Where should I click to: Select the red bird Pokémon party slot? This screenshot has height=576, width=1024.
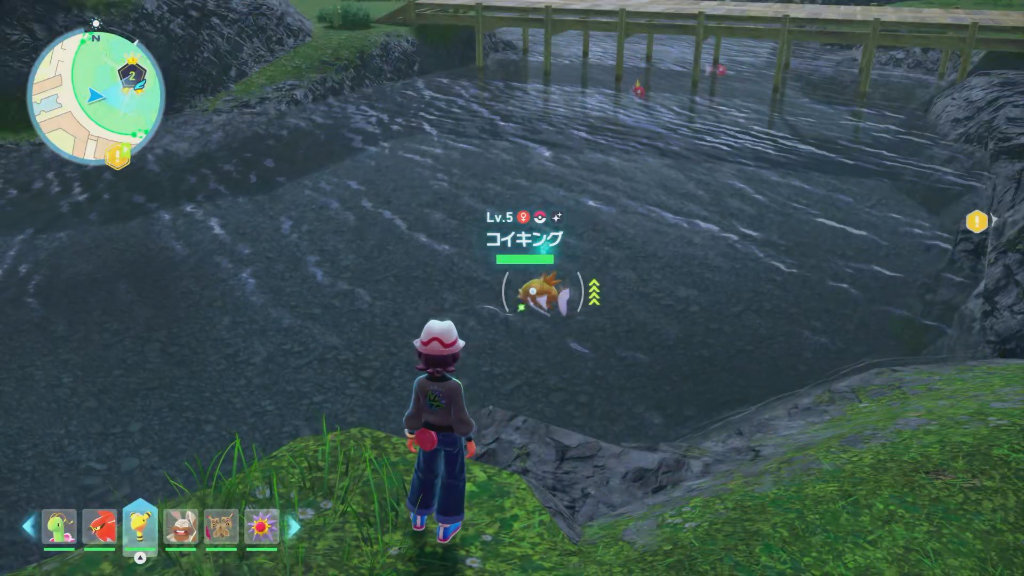click(99, 526)
